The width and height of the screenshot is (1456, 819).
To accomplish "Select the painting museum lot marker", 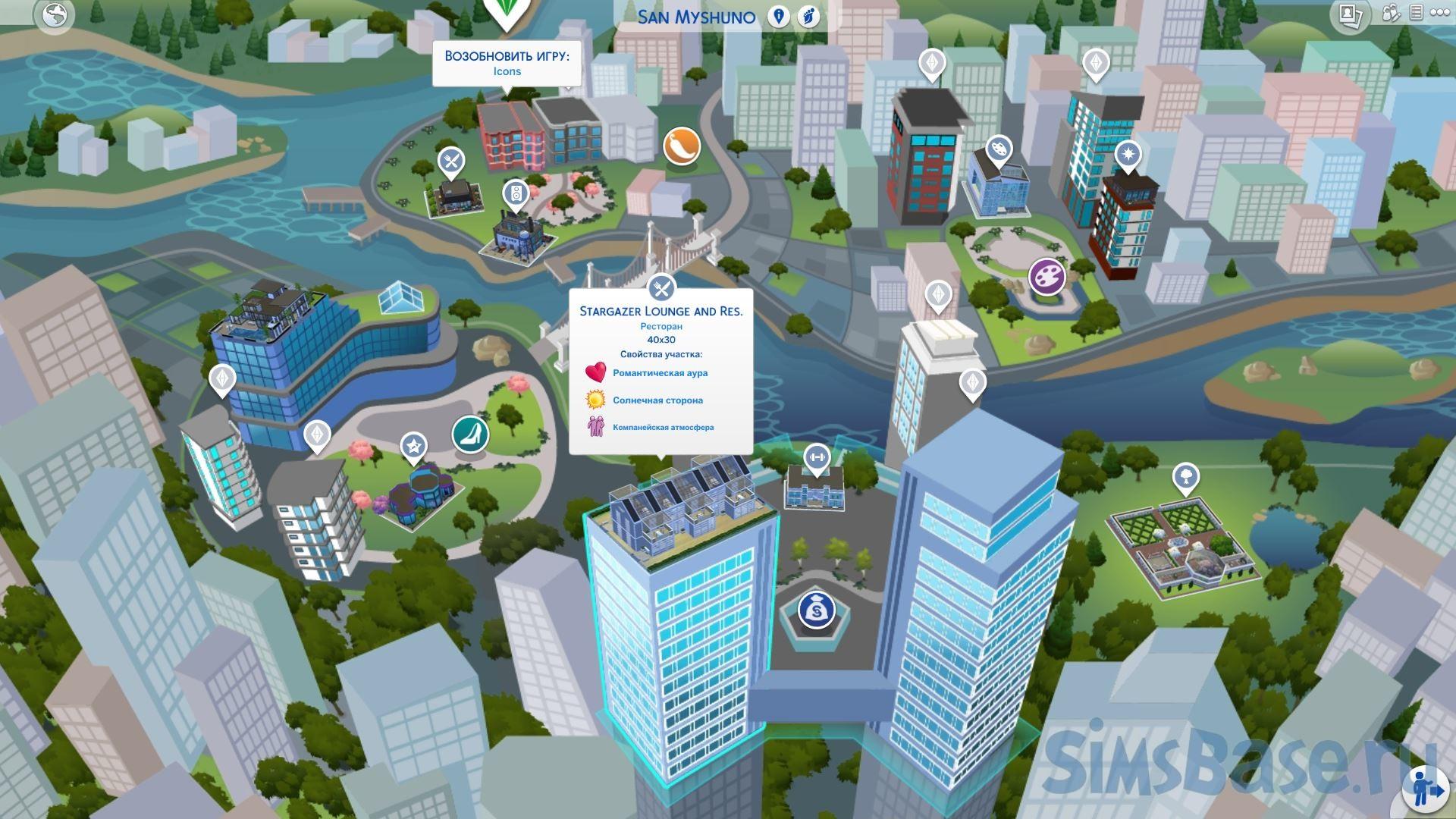I will click(x=998, y=149).
